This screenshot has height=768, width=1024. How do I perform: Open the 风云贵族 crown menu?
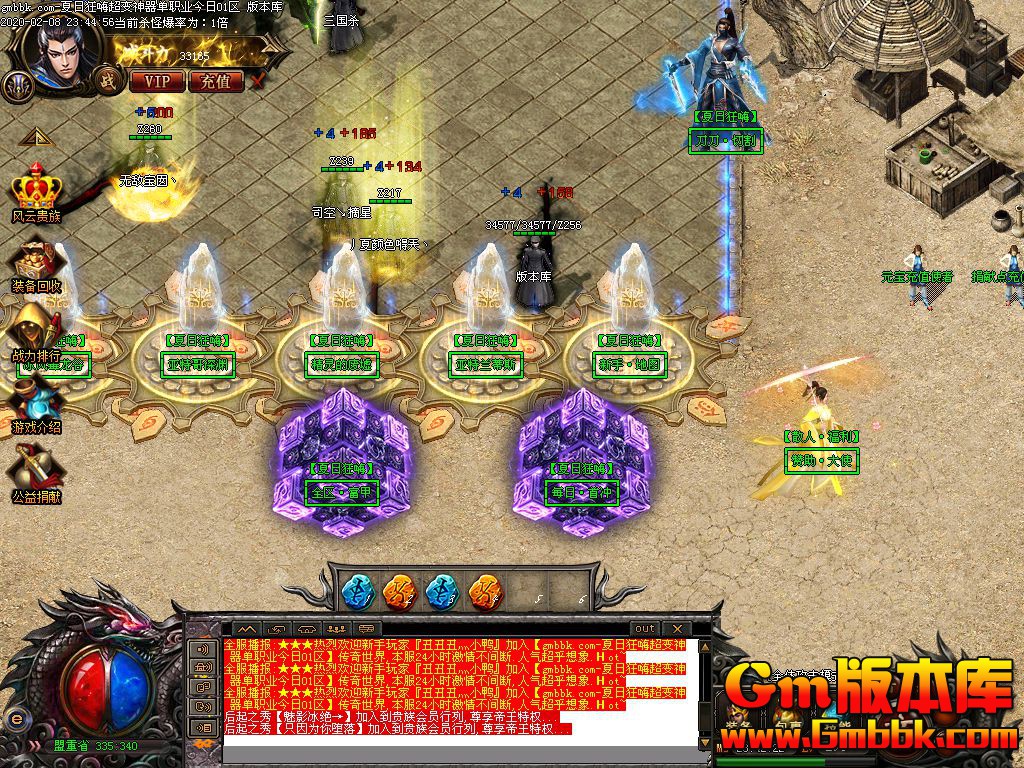coord(36,195)
